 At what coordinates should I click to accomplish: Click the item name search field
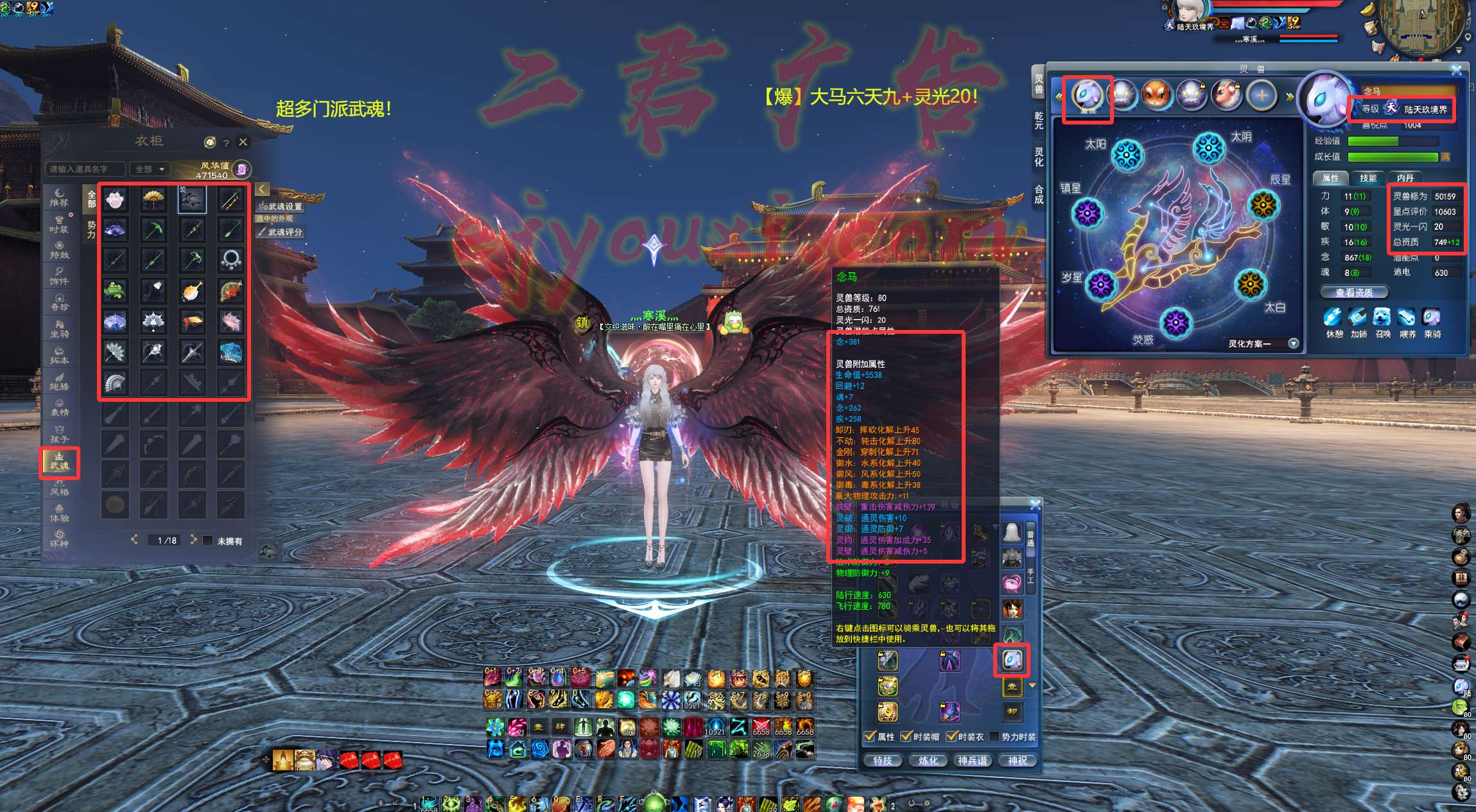pos(85,169)
